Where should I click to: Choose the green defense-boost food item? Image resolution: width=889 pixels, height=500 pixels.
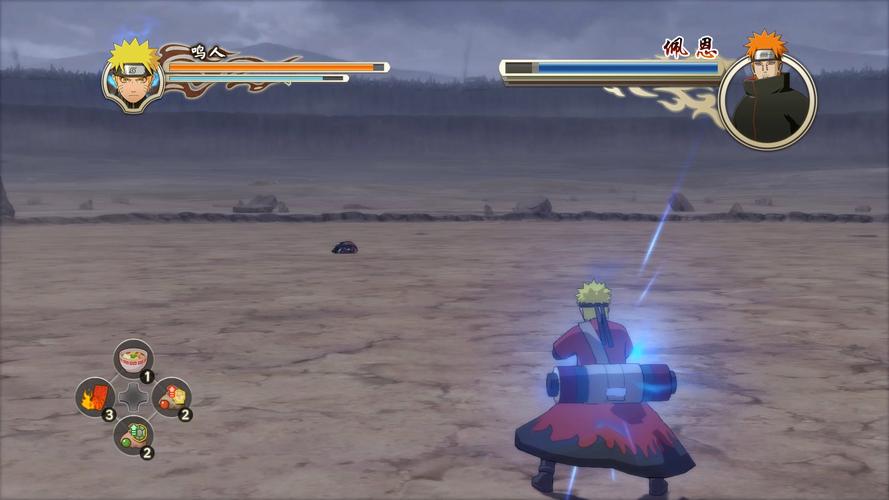coord(133,435)
